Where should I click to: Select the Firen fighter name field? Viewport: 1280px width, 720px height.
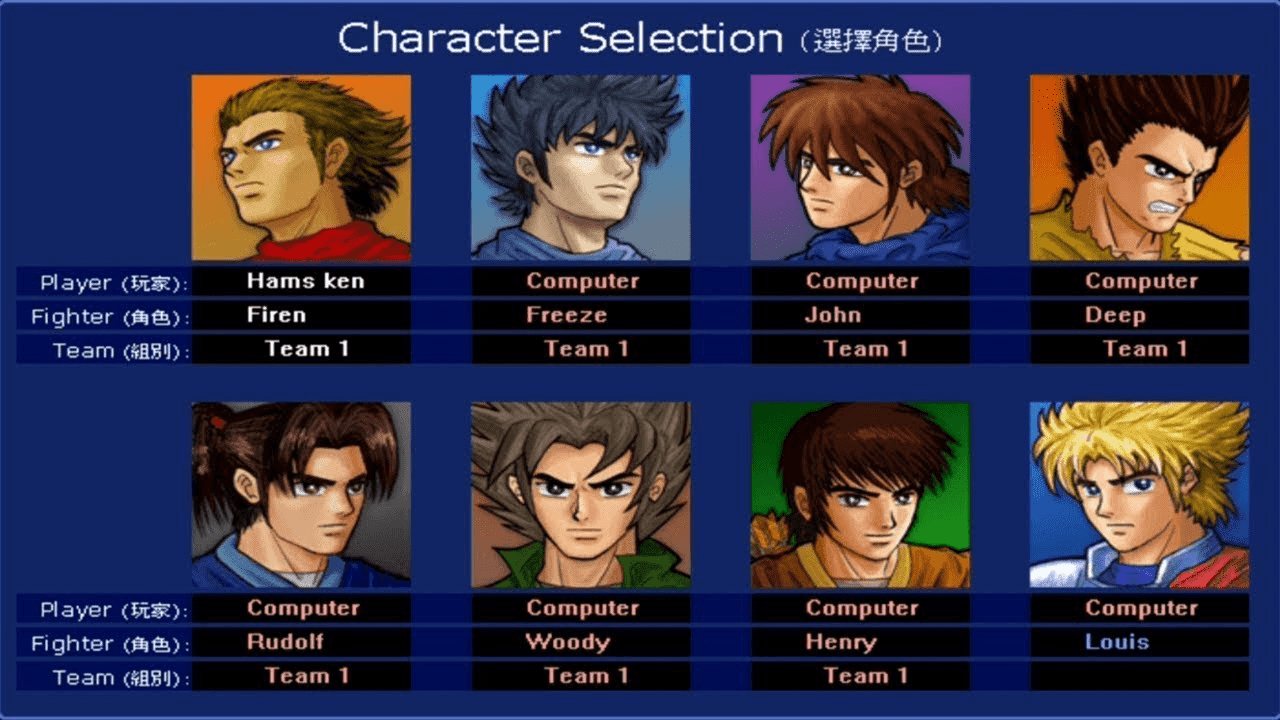point(301,315)
